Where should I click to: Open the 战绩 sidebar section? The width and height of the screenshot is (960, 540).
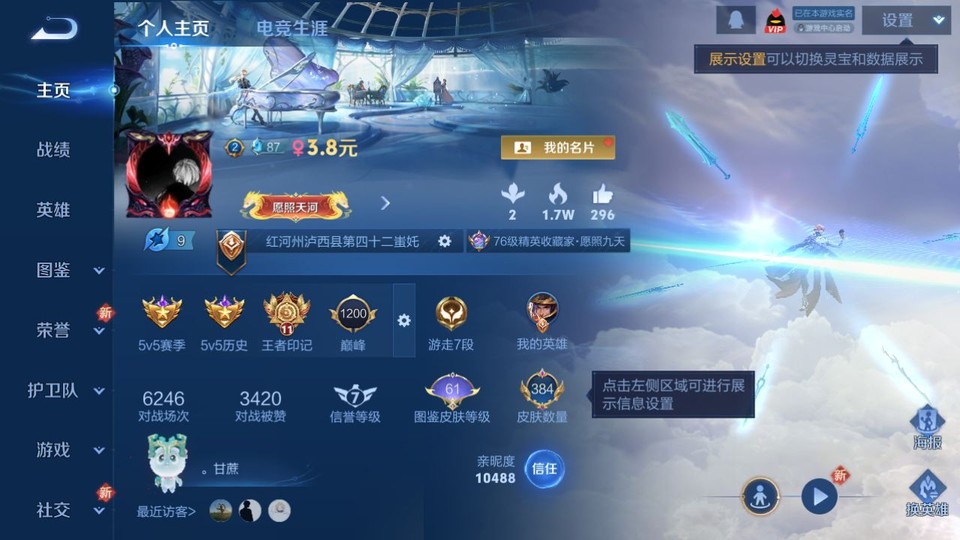(54, 150)
